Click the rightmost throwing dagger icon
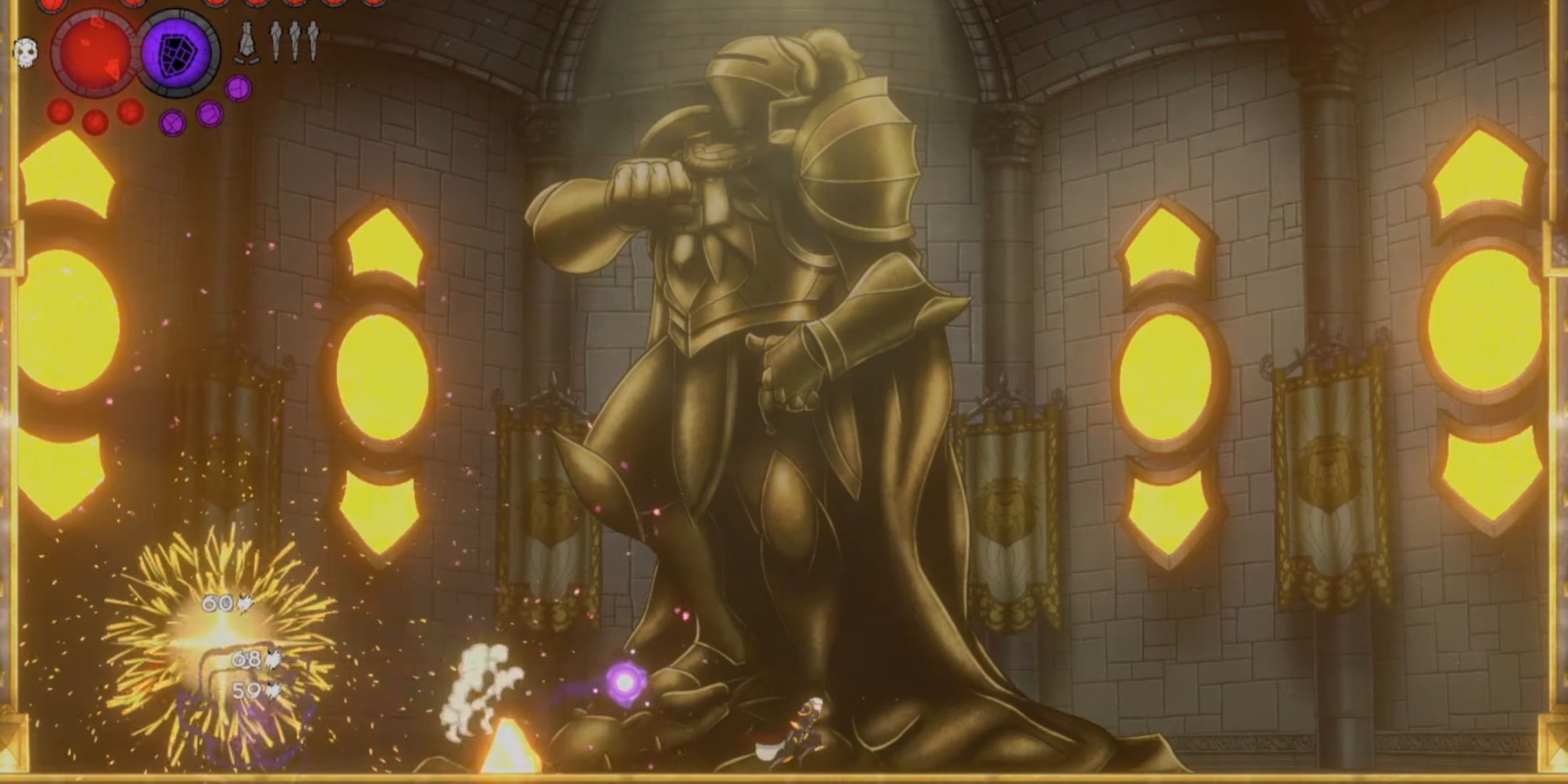This screenshot has height=784, width=1568. pos(311,42)
